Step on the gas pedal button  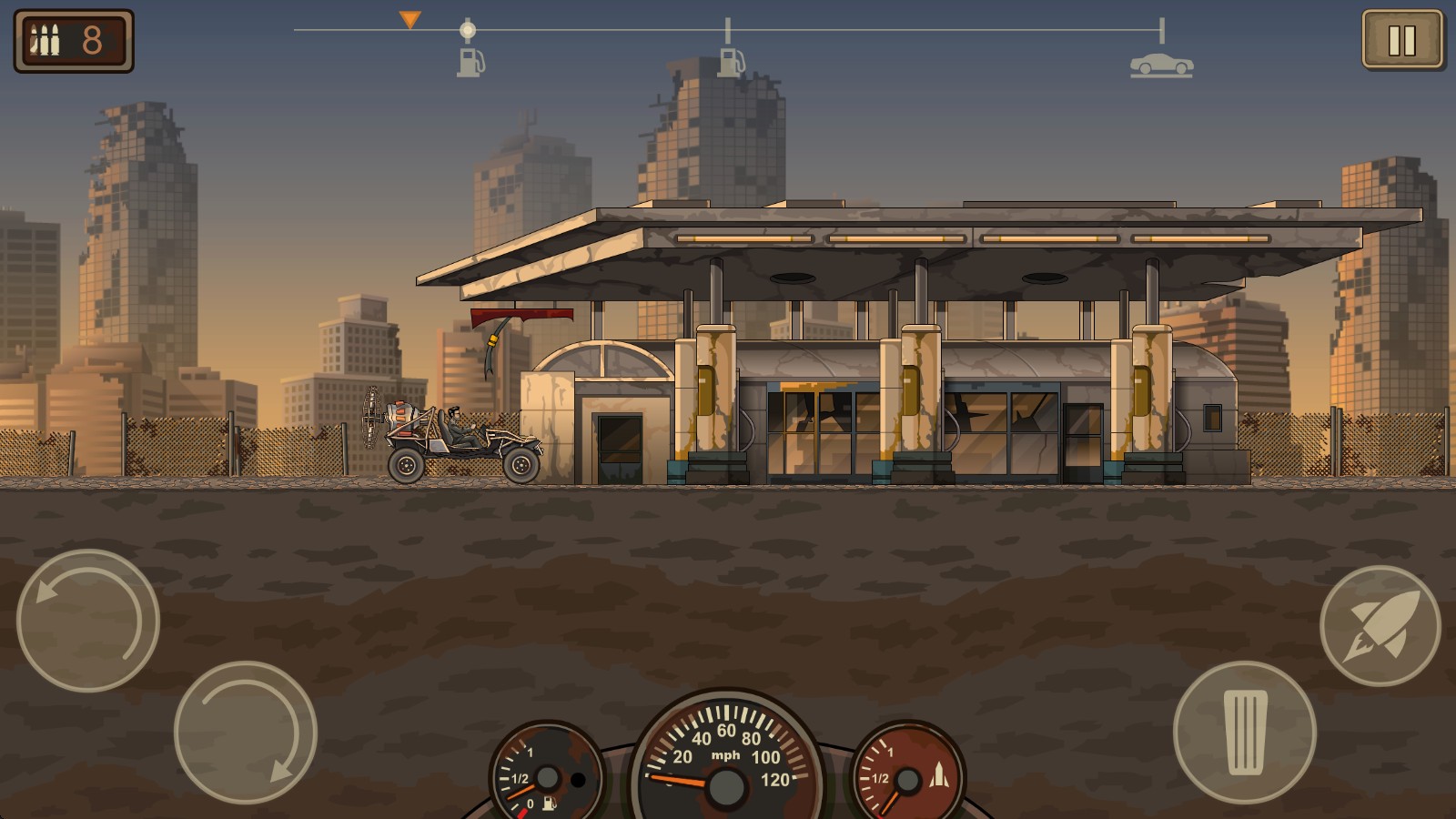click(1245, 733)
